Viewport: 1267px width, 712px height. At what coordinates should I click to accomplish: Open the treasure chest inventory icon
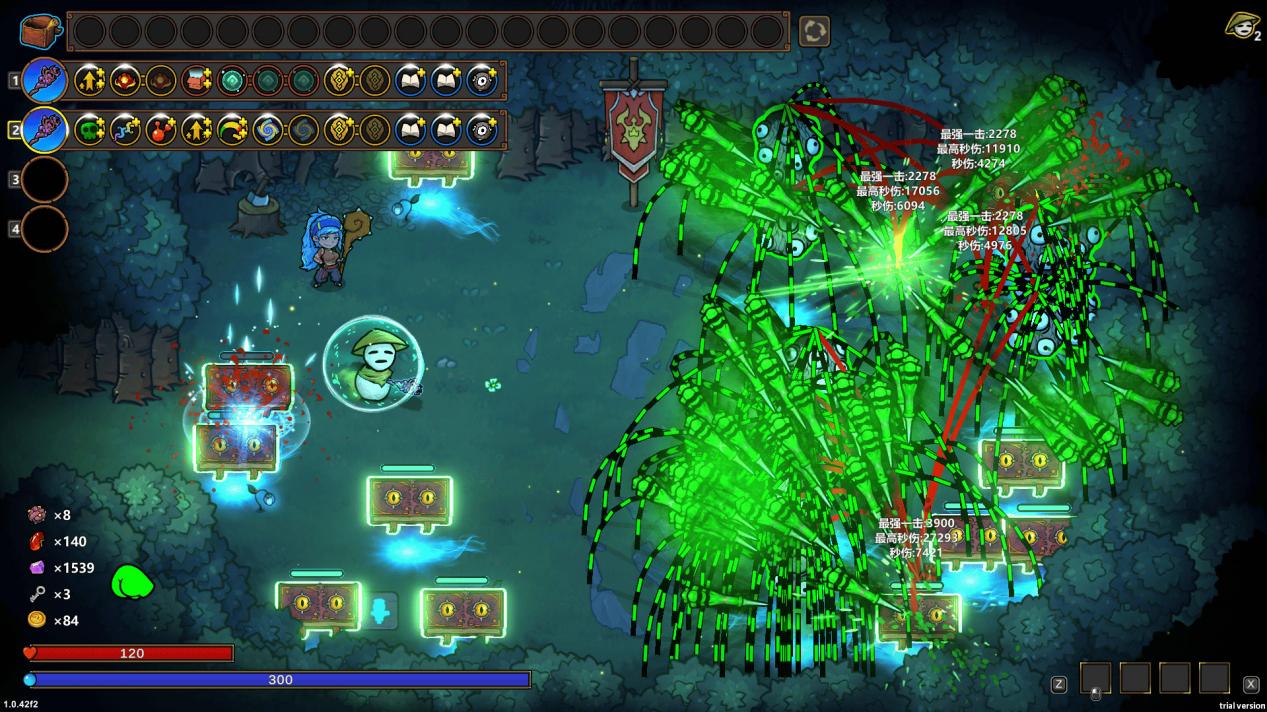click(x=40, y=31)
